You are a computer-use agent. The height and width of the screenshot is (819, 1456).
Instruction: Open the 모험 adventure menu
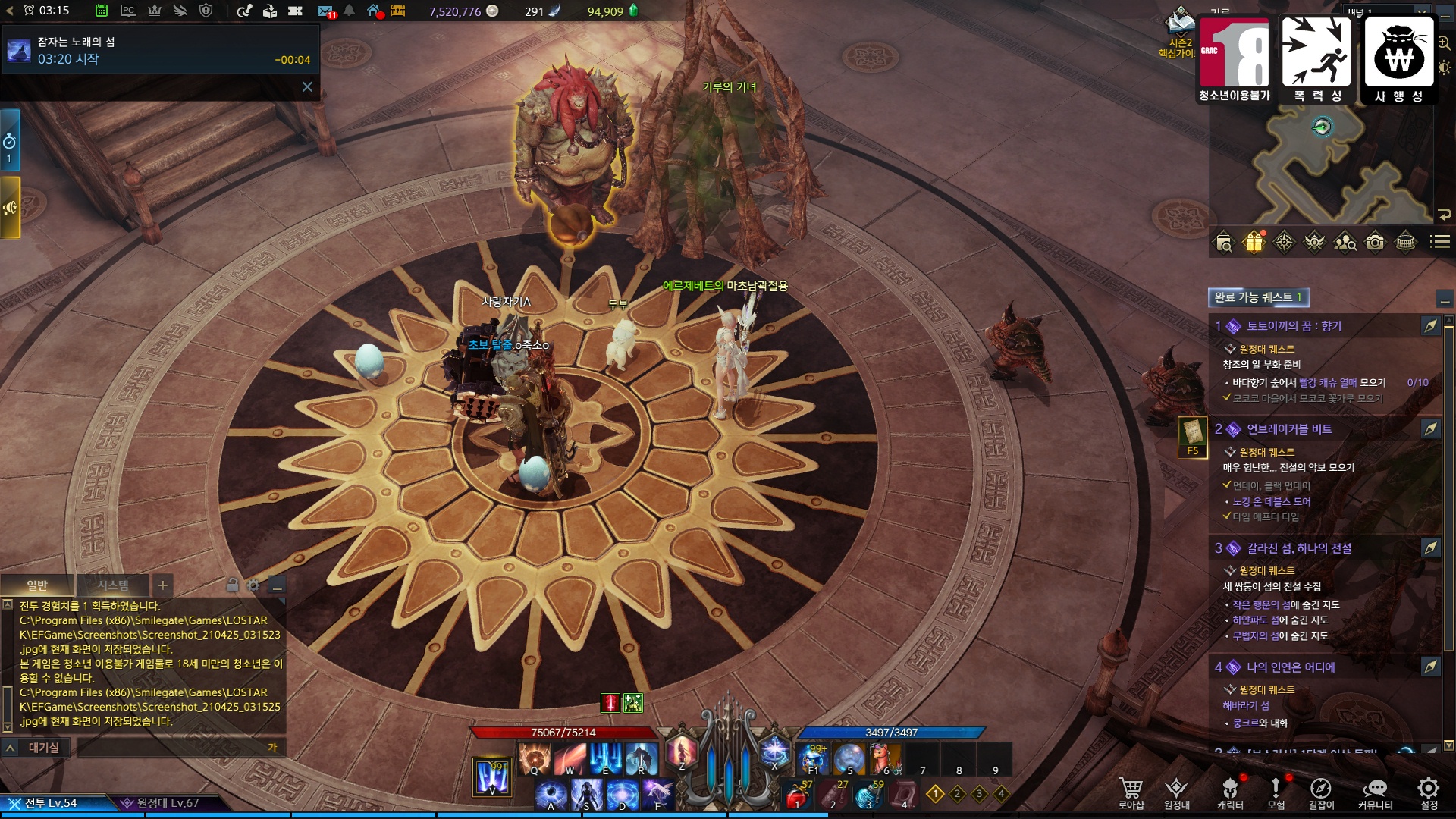click(x=1276, y=792)
